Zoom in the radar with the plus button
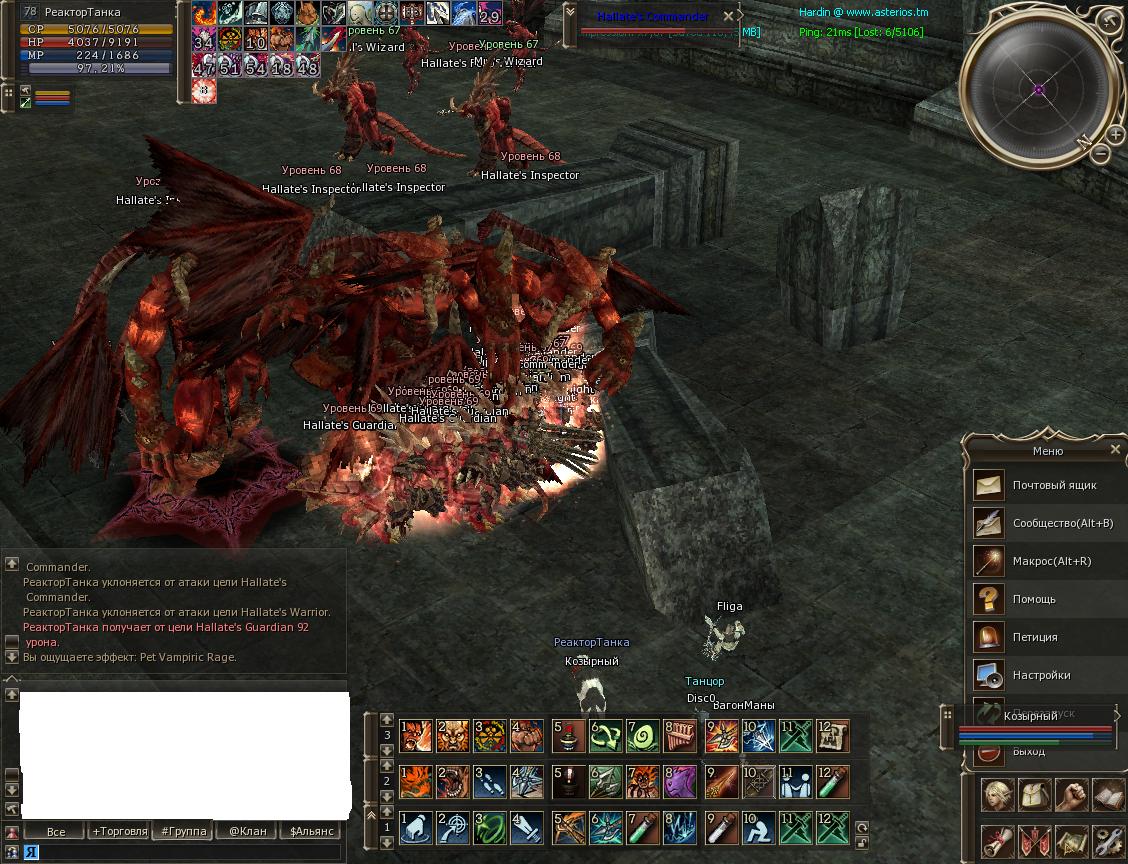 [x=1115, y=134]
